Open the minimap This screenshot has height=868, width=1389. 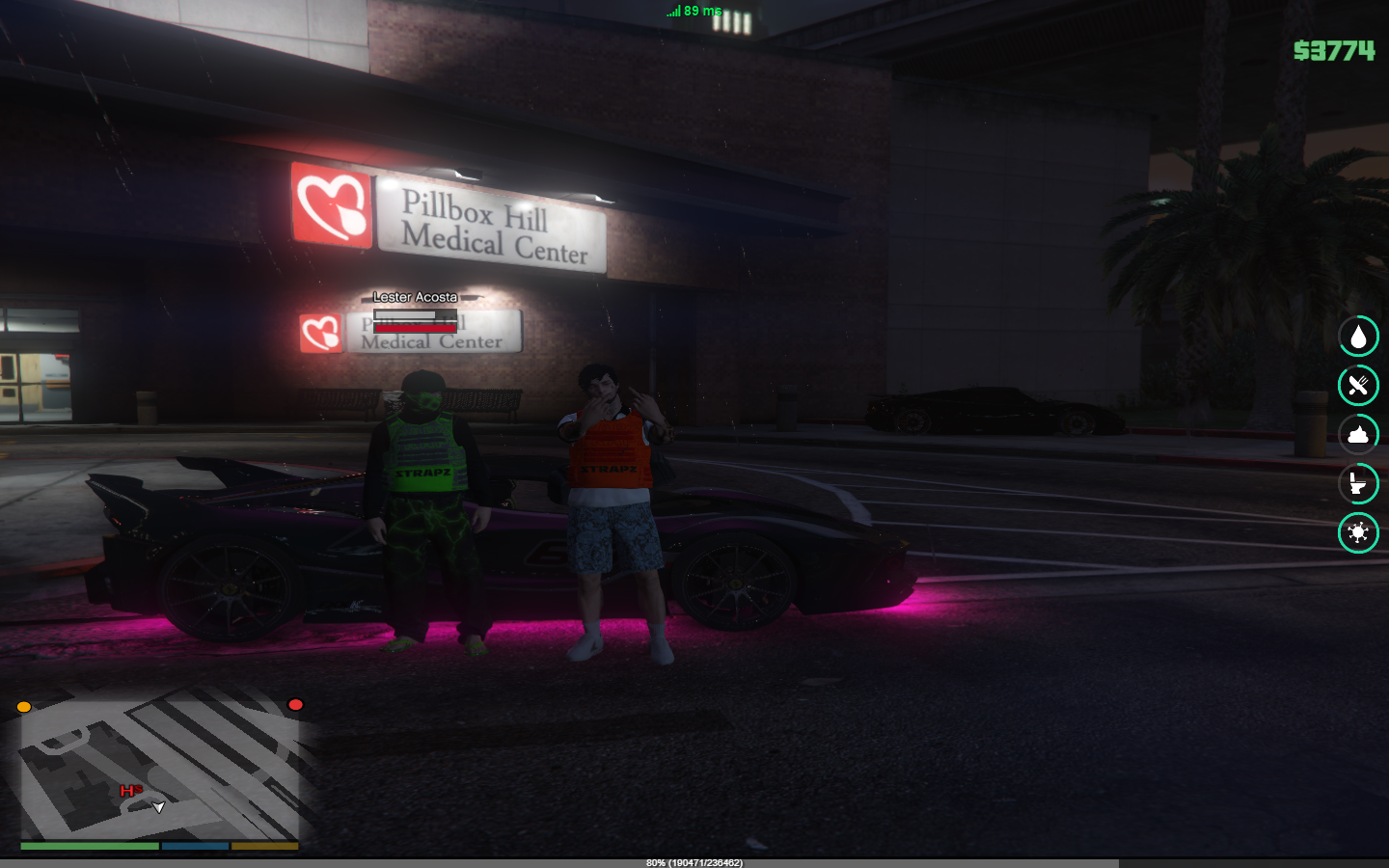(160, 772)
